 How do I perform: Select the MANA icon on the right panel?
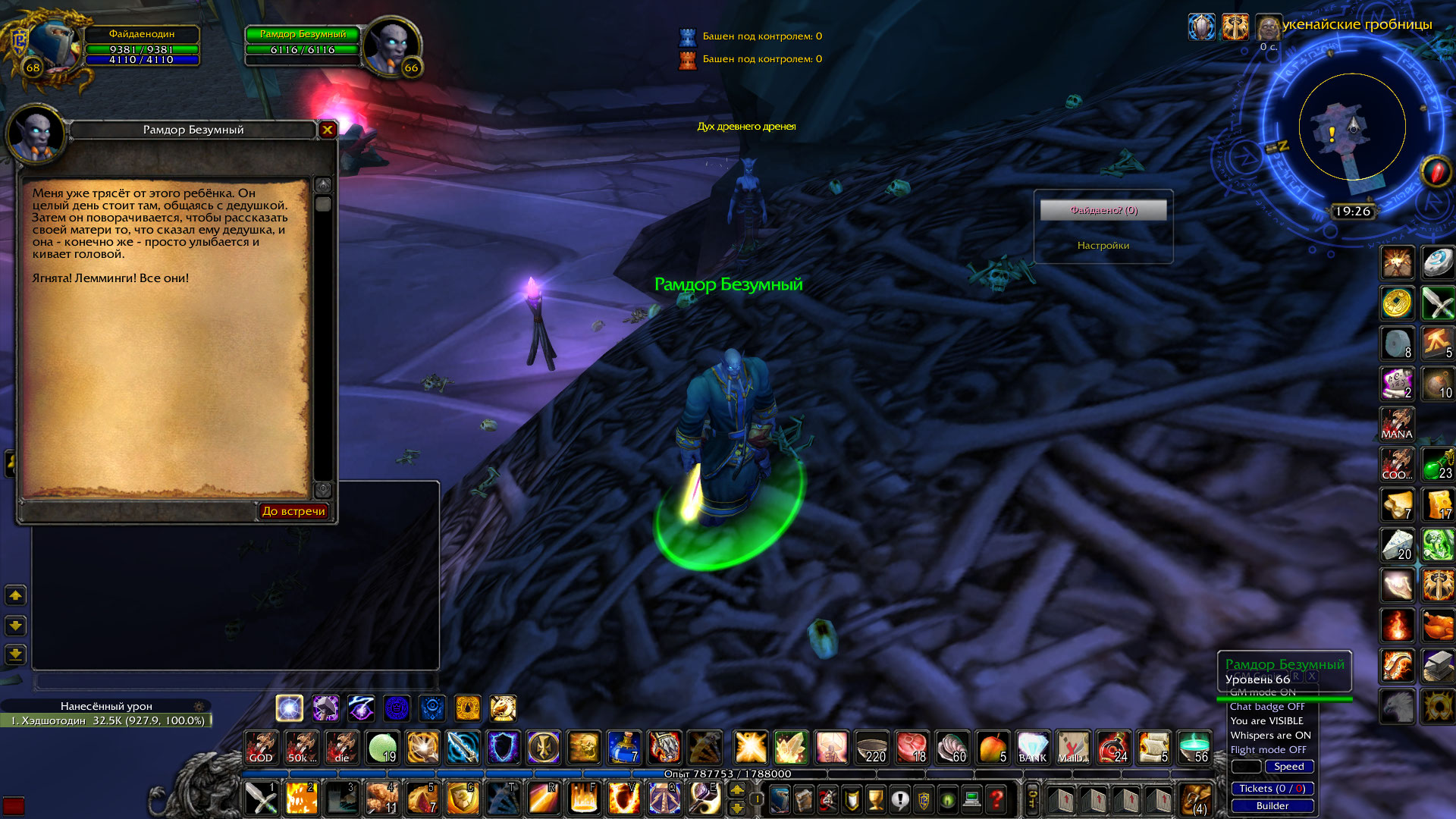(x=1395, y=425)
